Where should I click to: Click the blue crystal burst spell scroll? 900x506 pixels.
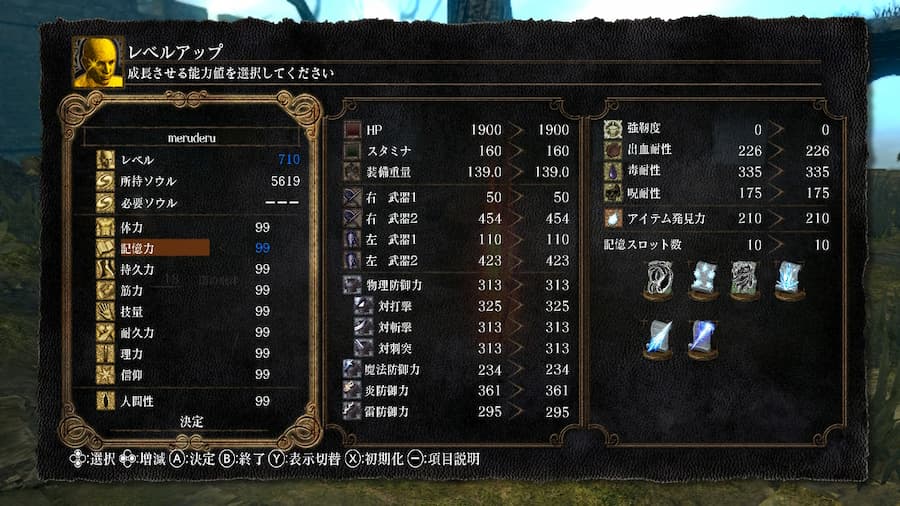click(789, 279)
